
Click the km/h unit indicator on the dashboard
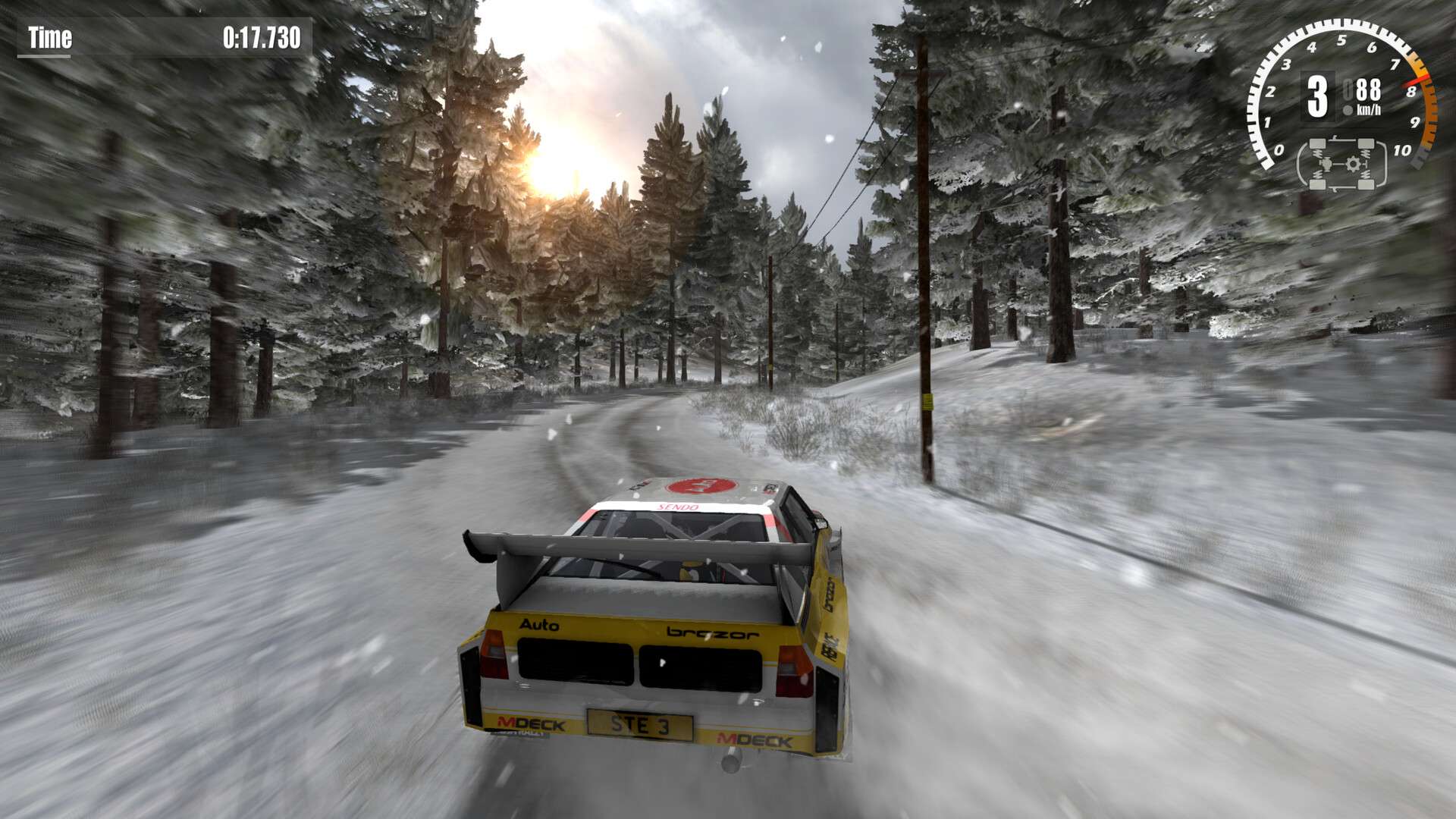pyautogui.click(x=1370, y=108)
